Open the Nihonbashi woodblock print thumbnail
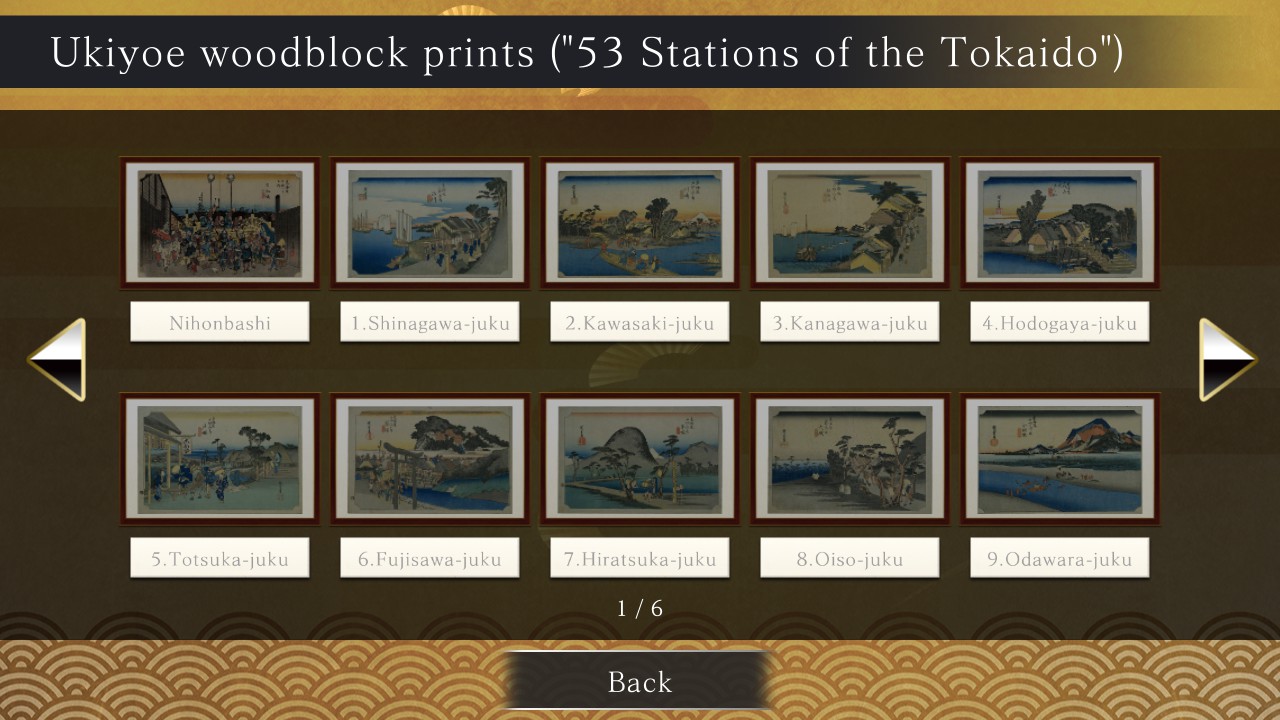The height and width of the screenshot is (720, 1280). point(219,222)
